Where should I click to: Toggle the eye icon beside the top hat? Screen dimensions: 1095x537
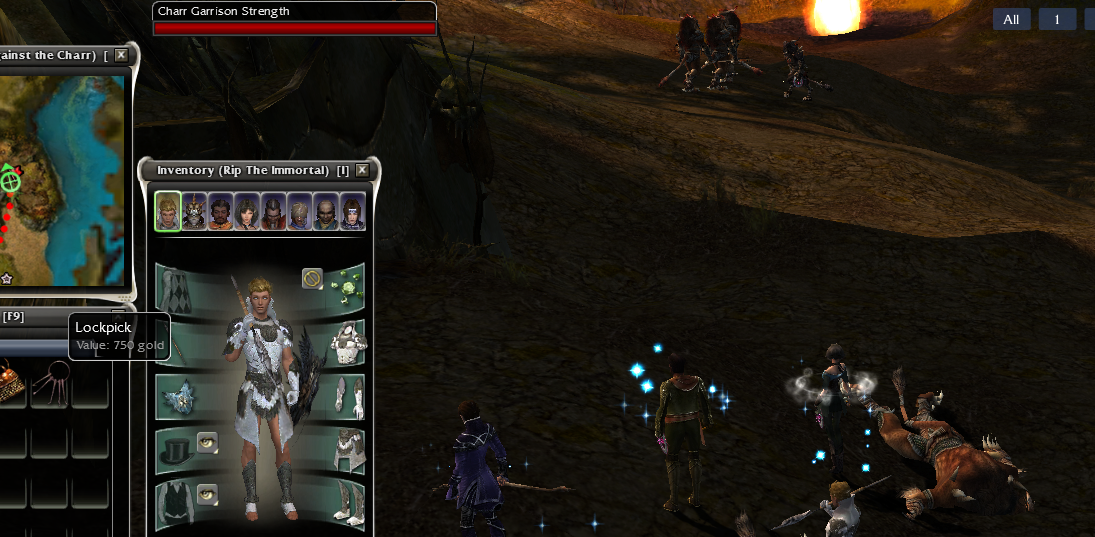[x=207, y=442]
